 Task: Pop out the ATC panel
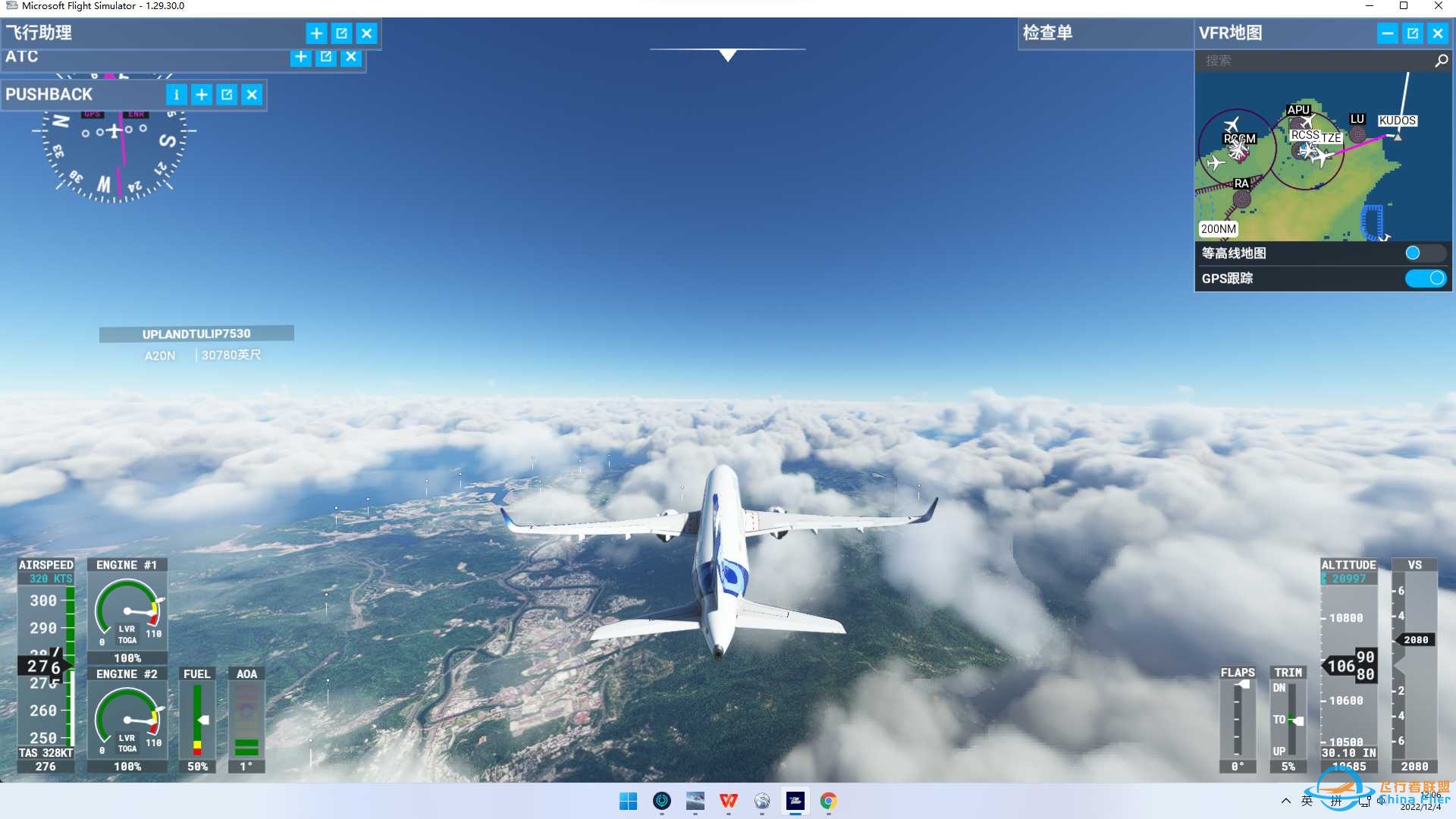pyautogui.click(x=325, y=57)
